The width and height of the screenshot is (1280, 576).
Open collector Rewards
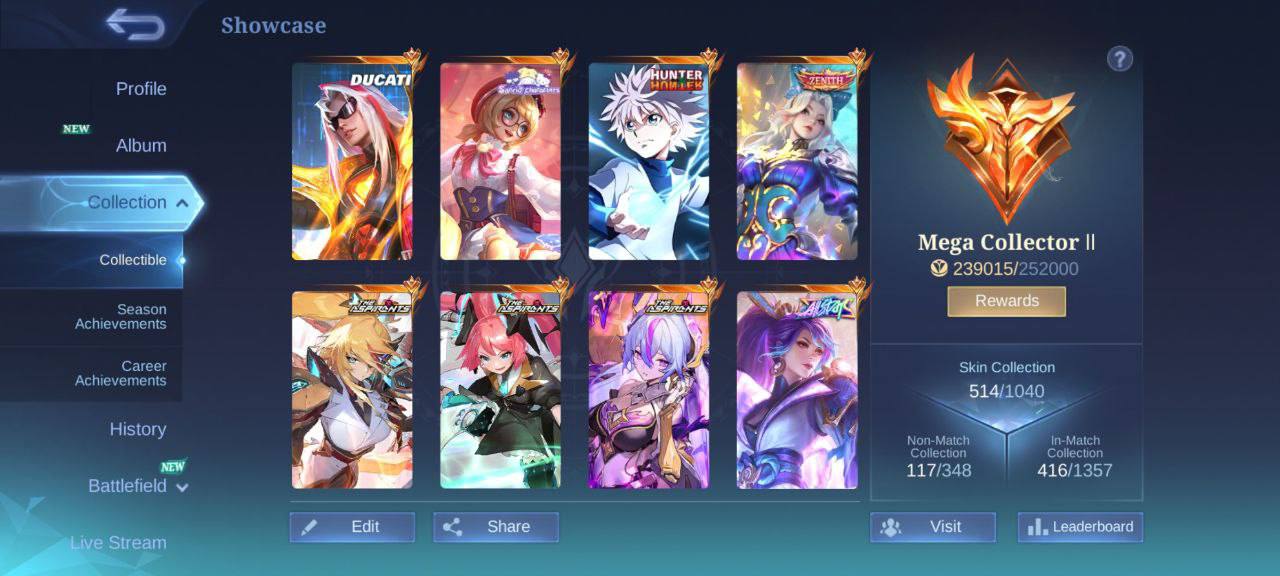[1006, 301]
